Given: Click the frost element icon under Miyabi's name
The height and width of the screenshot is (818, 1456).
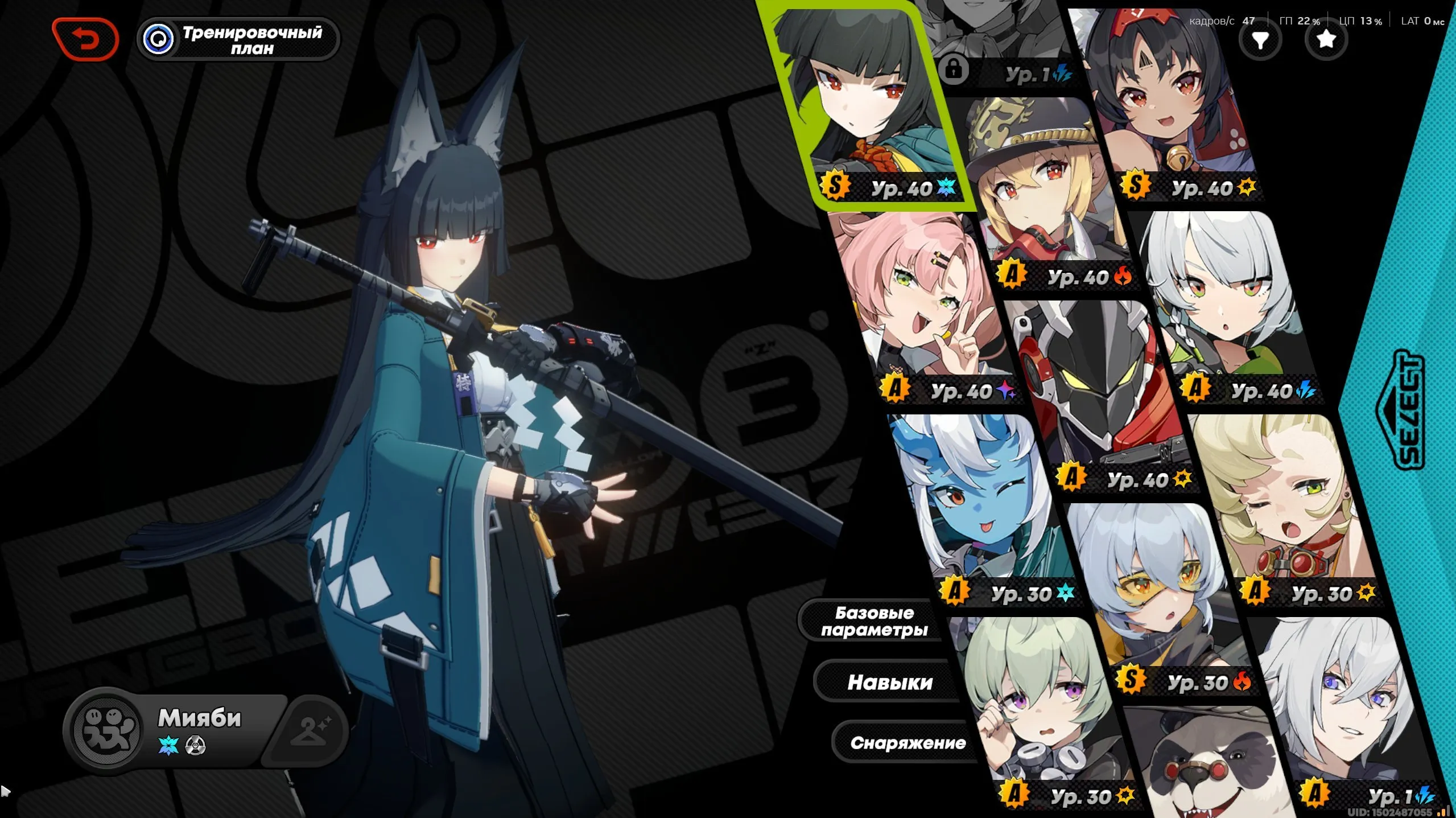Looking at the screenshot, I should click(x=167, y=747).
